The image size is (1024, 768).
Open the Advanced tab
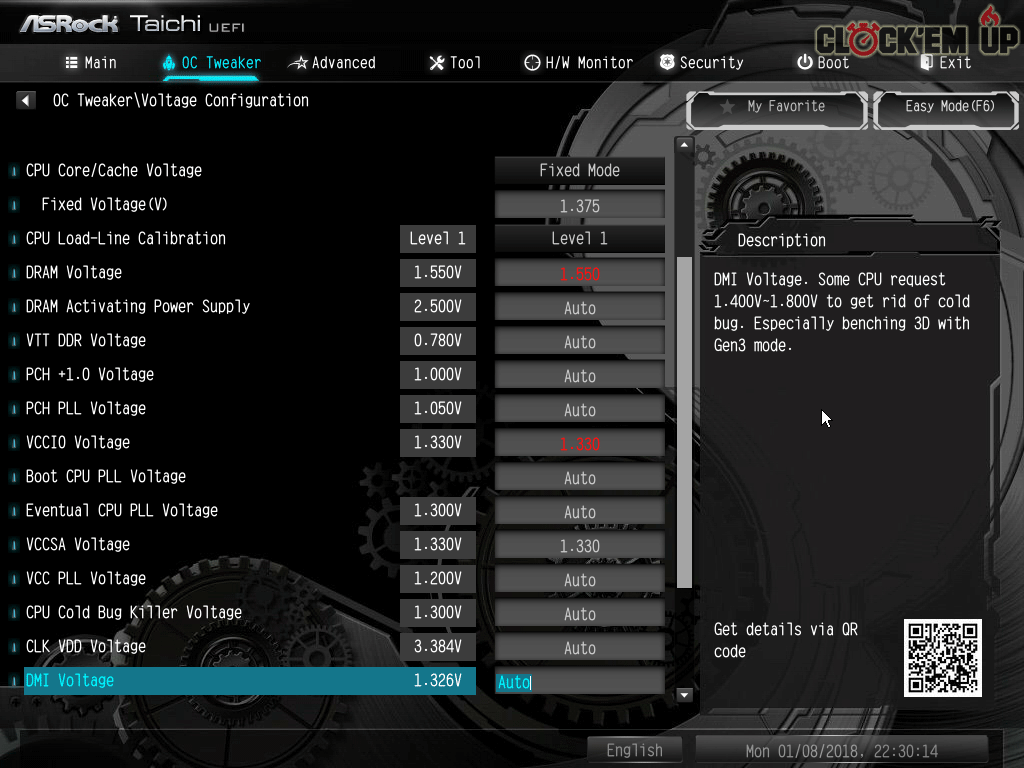pos(332,62)
